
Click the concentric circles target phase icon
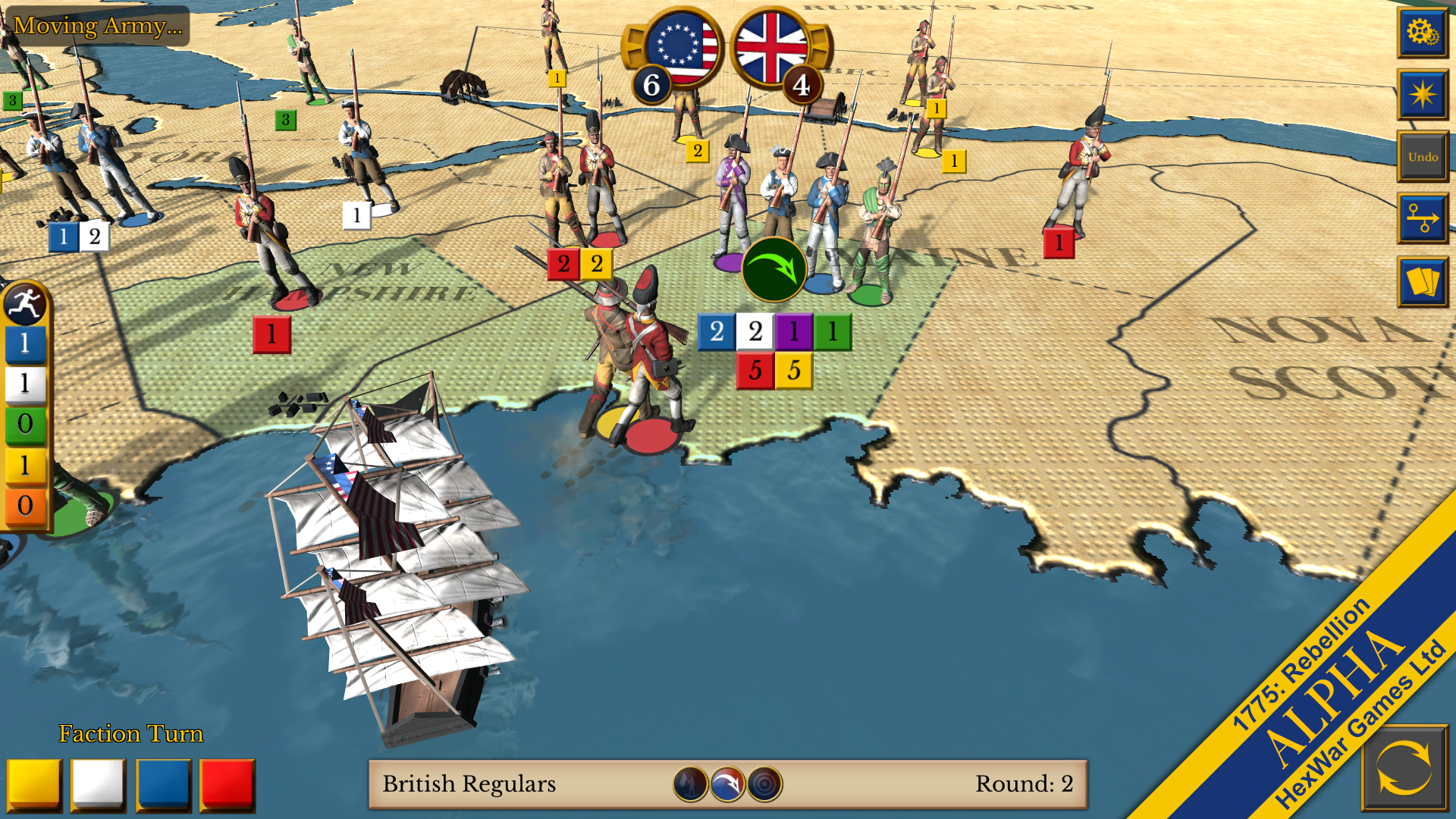(764, 784)
